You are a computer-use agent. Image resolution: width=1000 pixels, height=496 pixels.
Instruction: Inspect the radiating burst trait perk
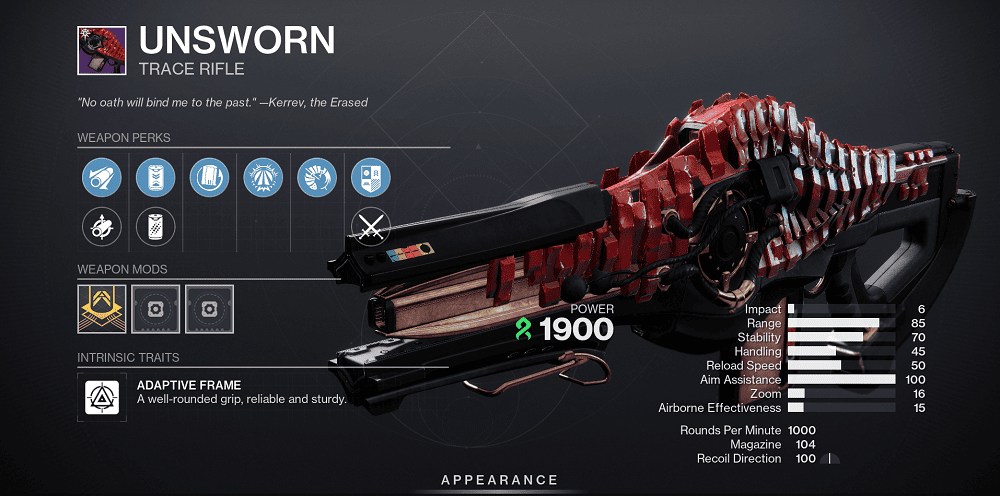(263, 178)
